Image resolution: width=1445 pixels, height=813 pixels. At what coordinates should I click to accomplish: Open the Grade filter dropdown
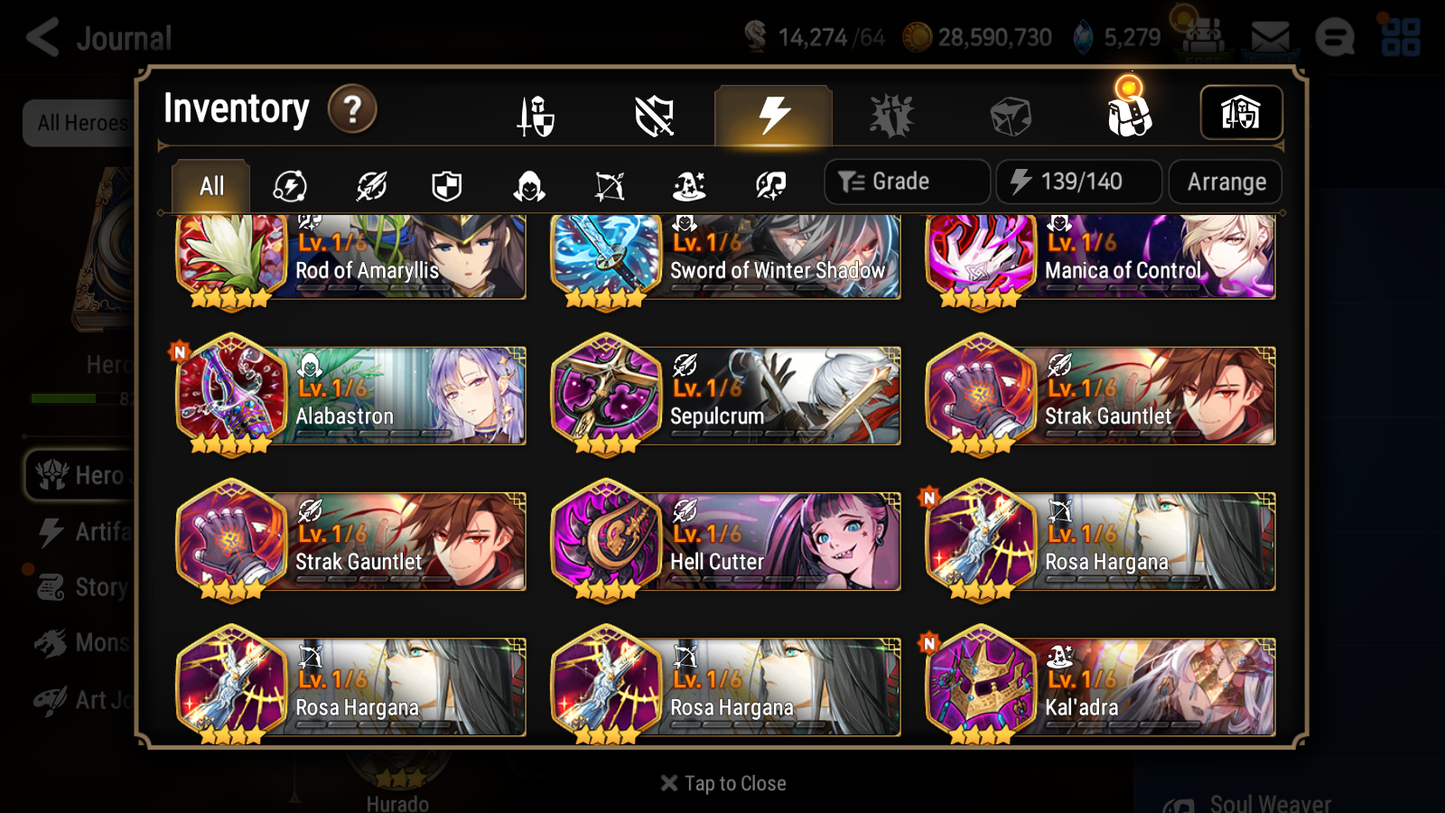[906, 181]
